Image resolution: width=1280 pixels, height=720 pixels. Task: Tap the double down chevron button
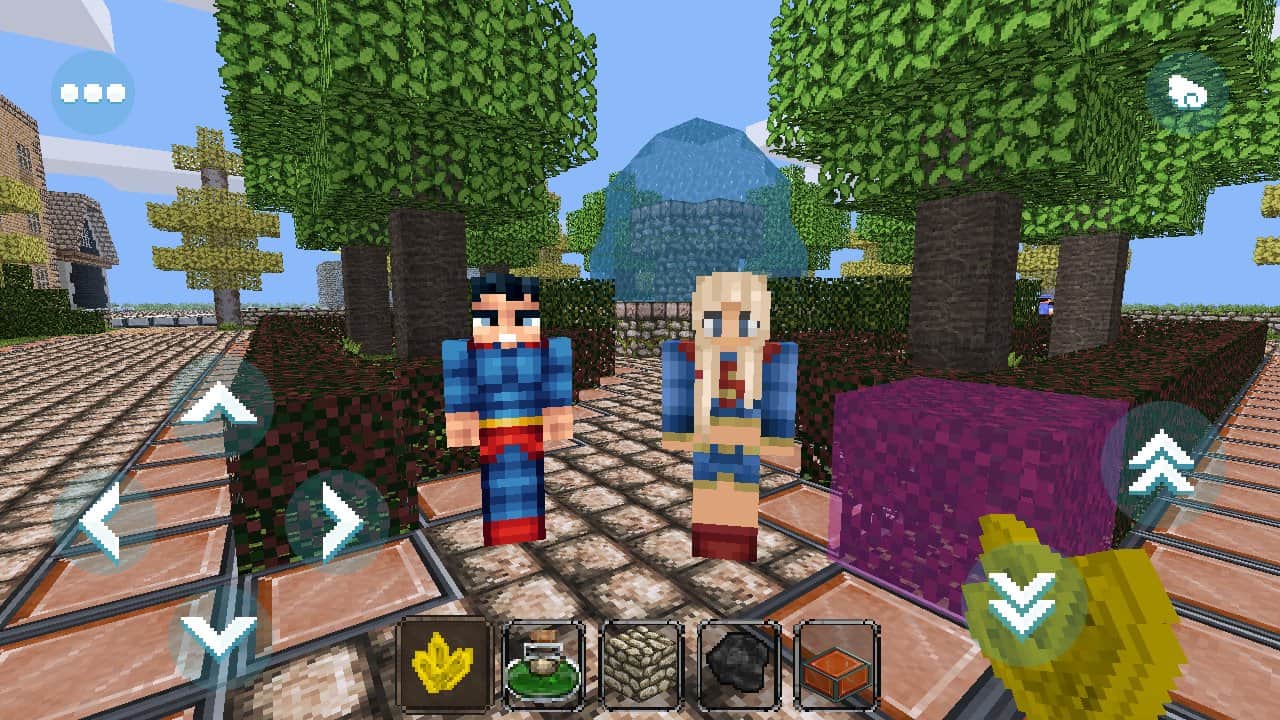click(x=1024, y=604)
